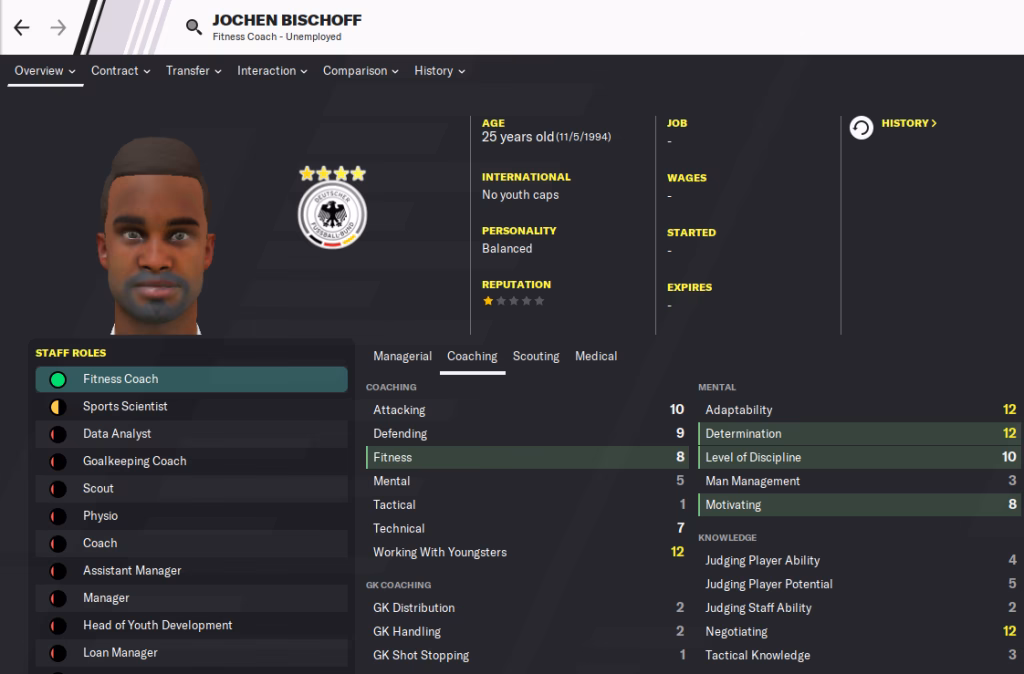Go forward using the right arrow
1024x674 pixels.
(x=58, y=28)
